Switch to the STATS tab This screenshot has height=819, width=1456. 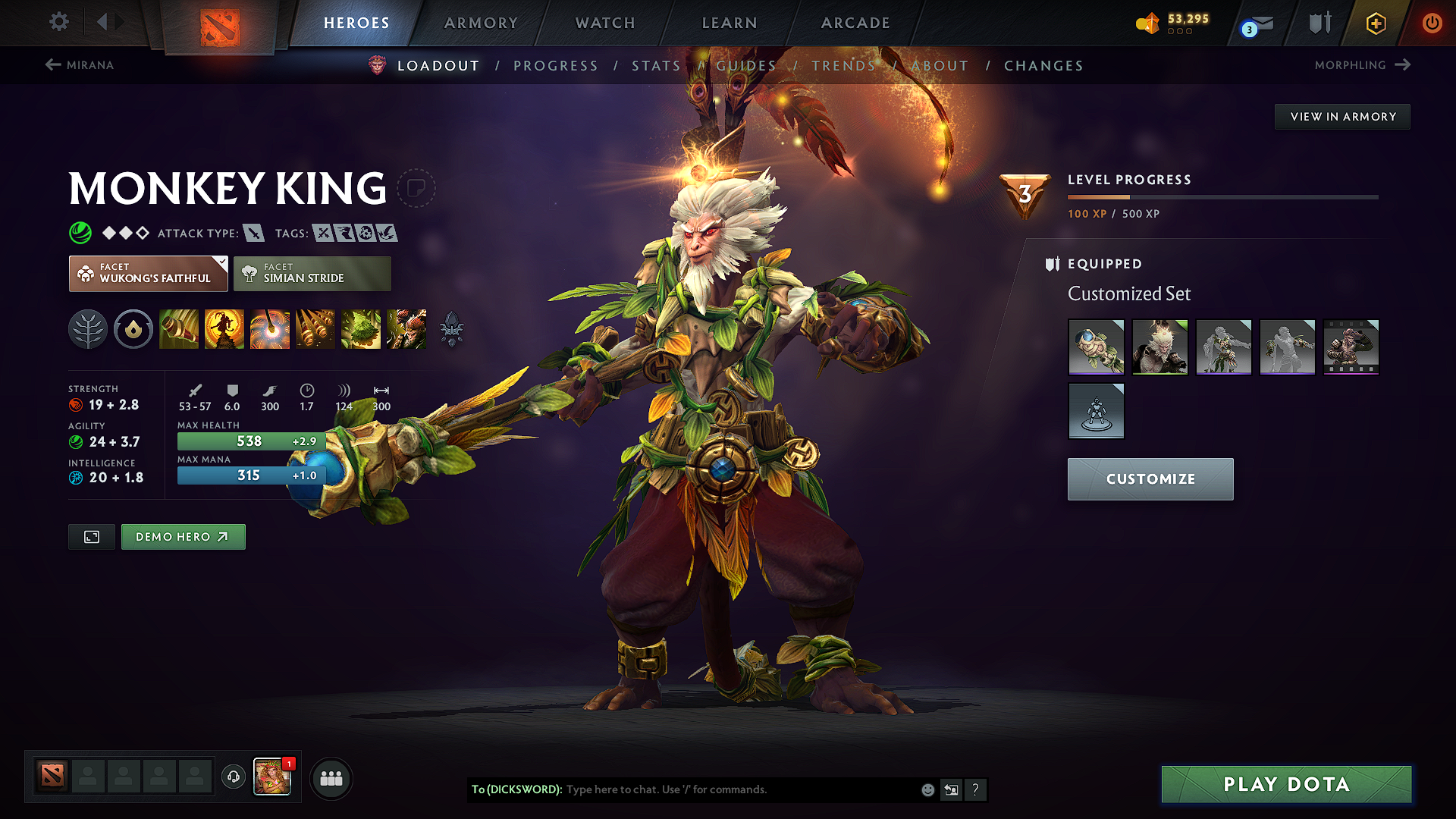coord(656,65)
